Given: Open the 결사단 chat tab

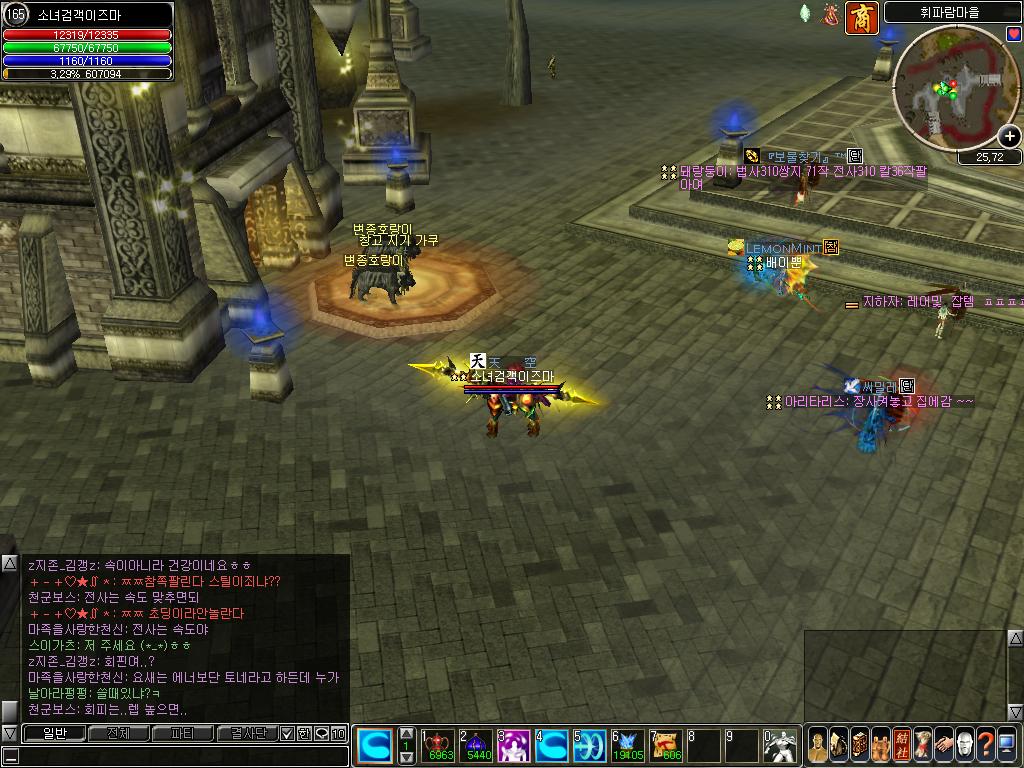Looking at the screenshot, I should 246,733.
